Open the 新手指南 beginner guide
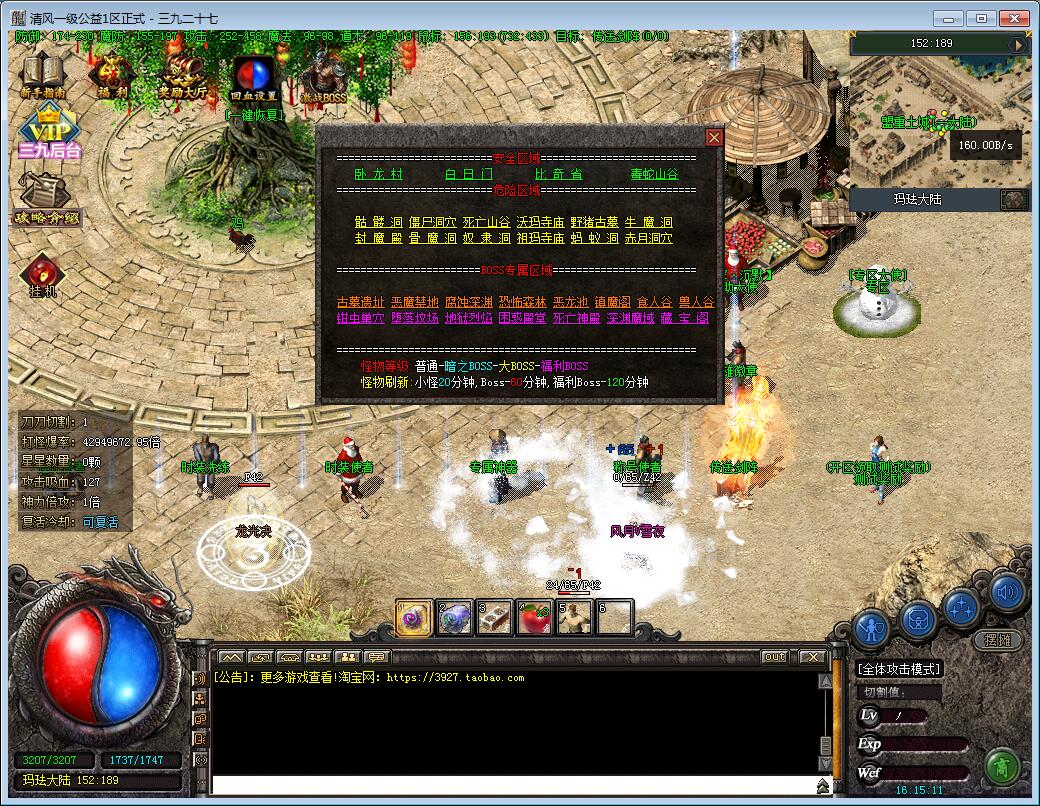 coord(42,76)
